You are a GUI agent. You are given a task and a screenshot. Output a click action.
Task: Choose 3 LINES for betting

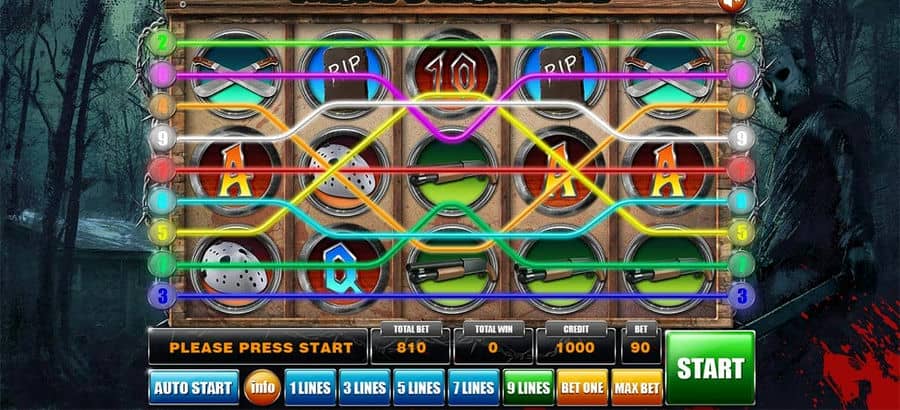coord(363,387)
